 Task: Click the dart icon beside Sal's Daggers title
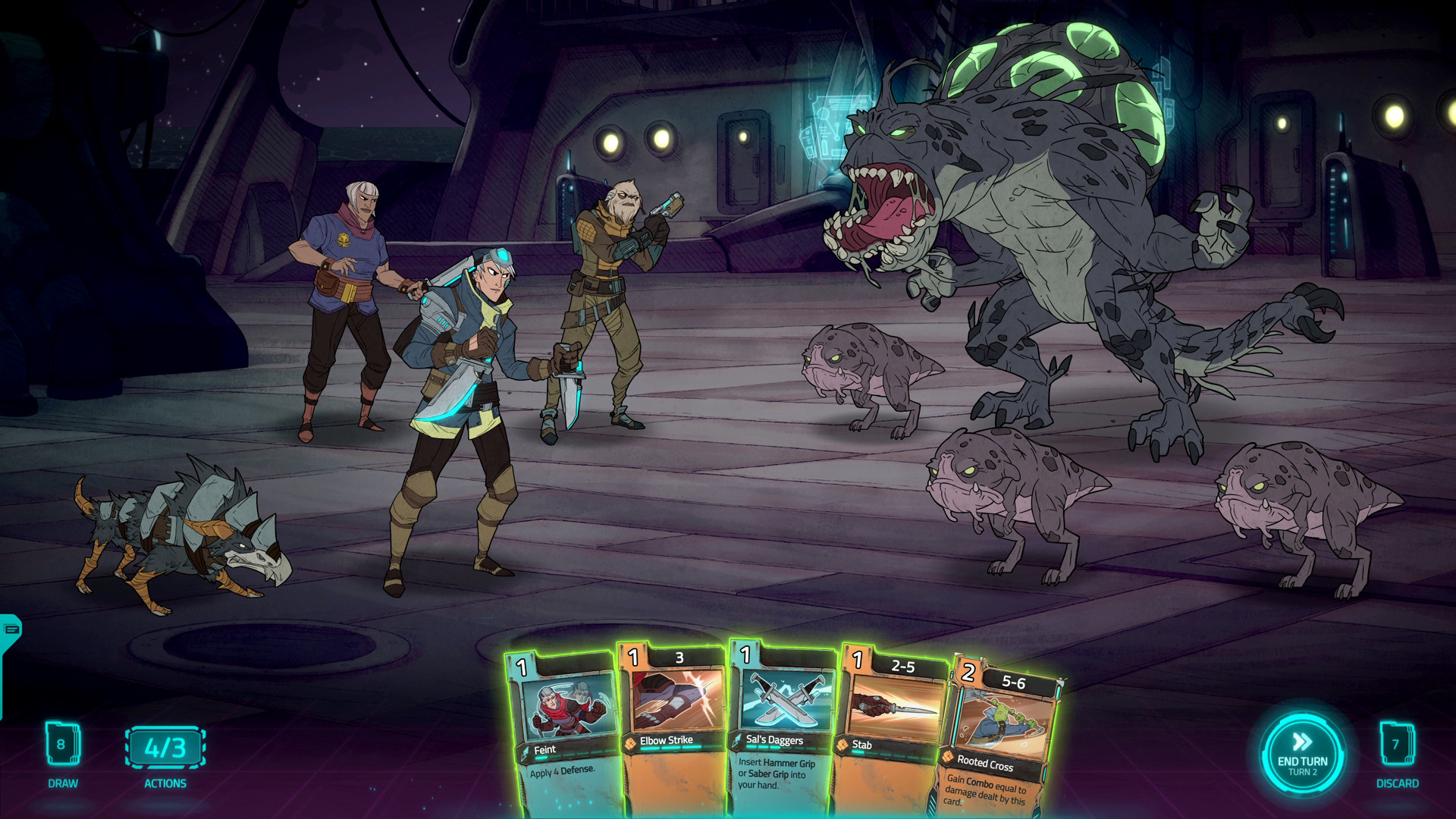click(734, 739)
